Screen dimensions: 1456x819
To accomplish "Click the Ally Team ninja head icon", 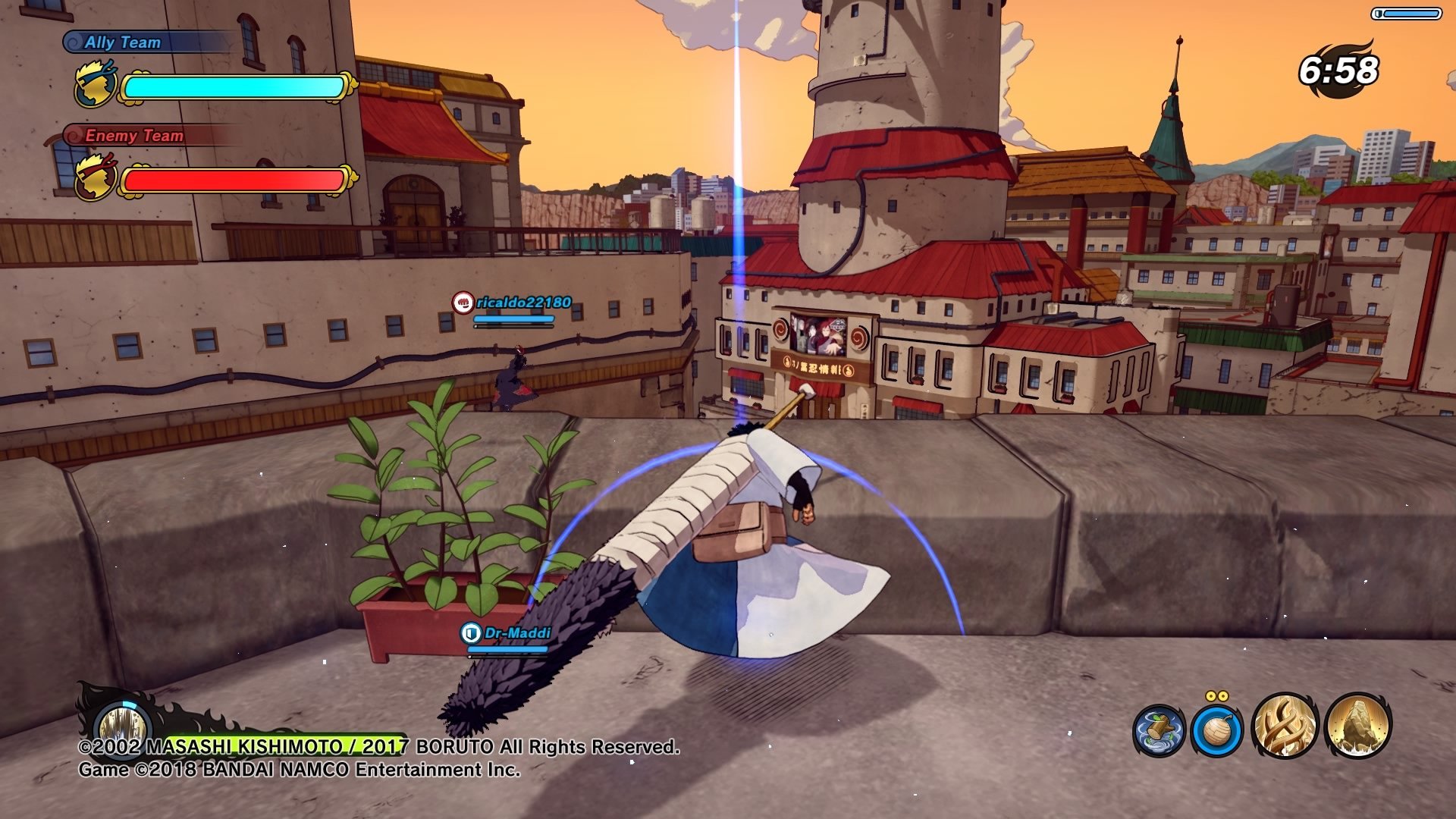I will [x=96, y=85].
